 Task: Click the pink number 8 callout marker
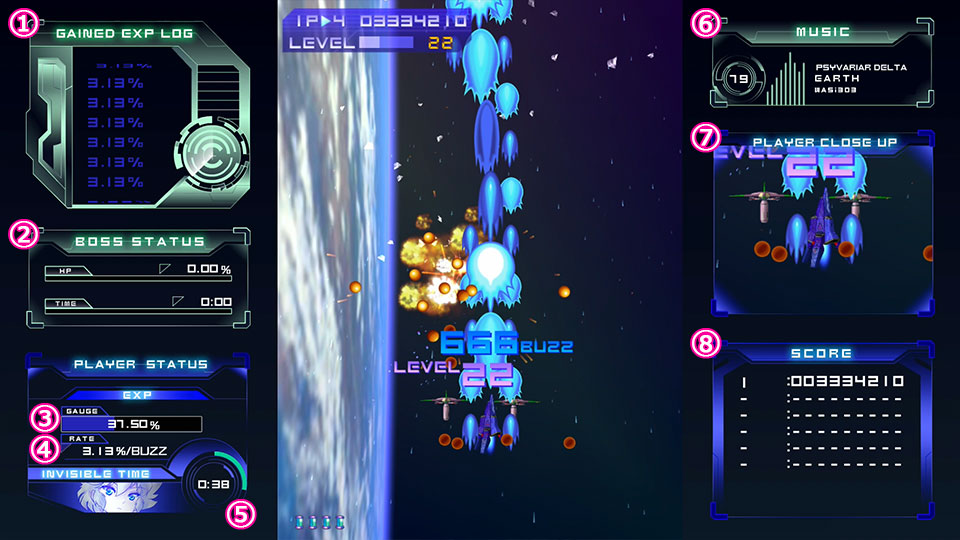coord(705,345)
